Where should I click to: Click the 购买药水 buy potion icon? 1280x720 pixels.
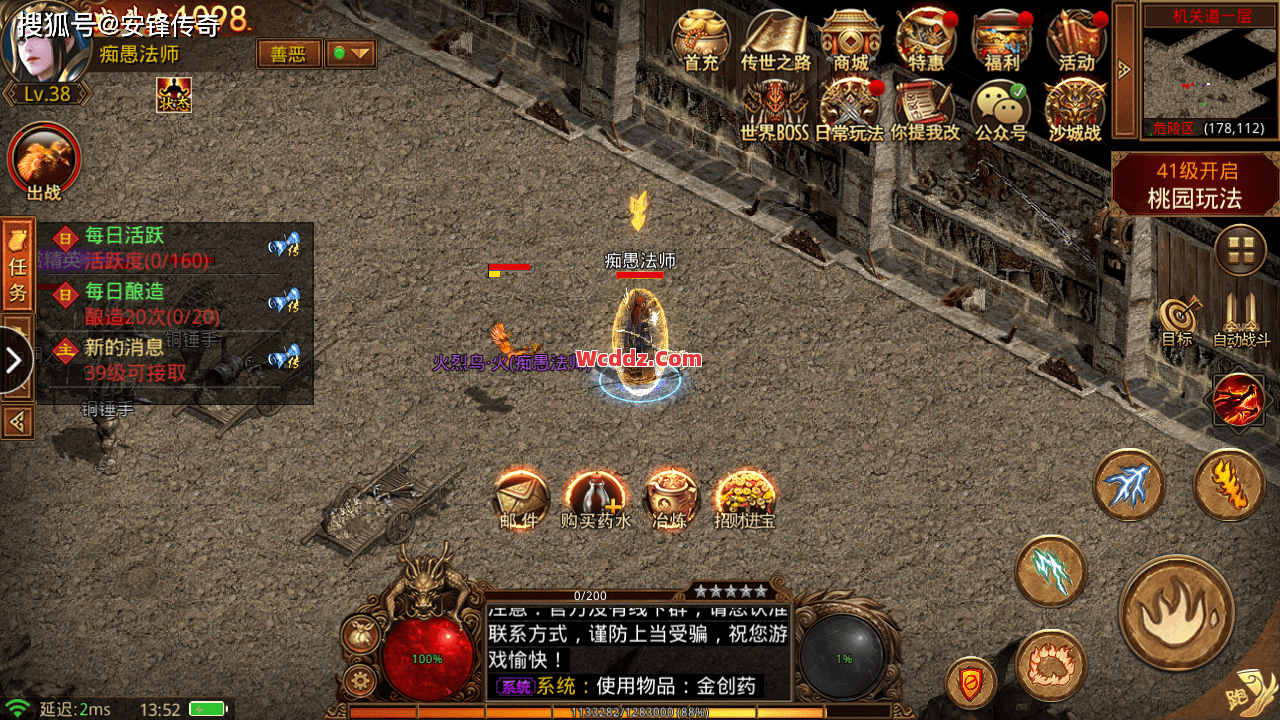click(x=595, y=498)
